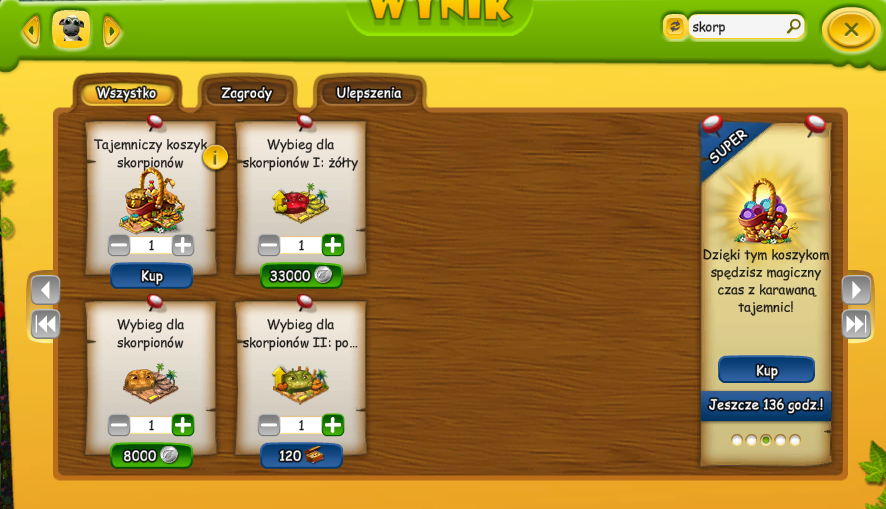
Task: Go to the next page of shop results
Action: tap(856, 290)
